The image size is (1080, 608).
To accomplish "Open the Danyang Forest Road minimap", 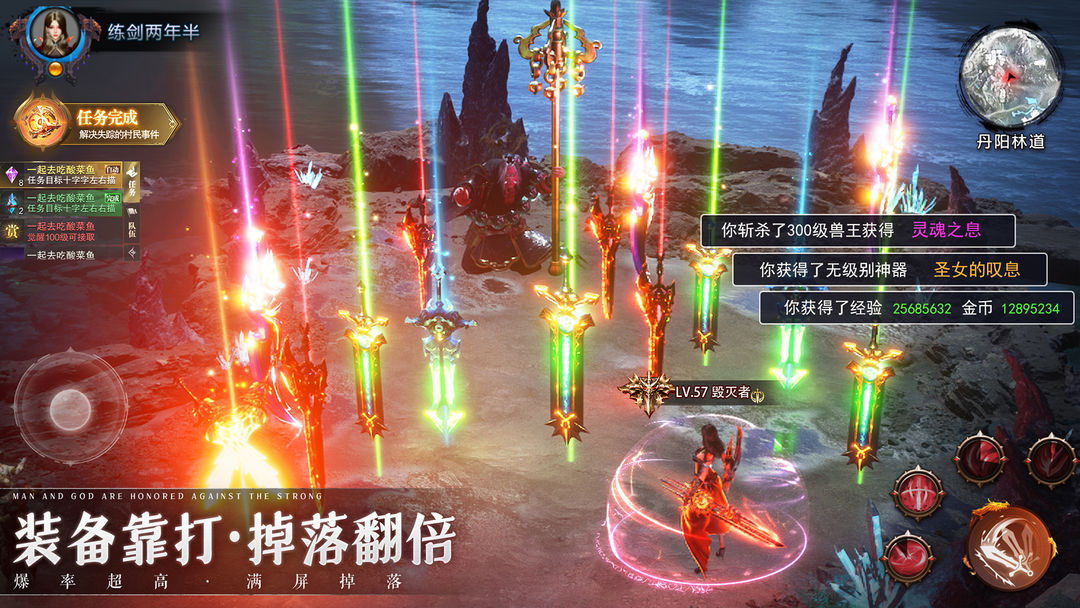I will tap(1010, 78).
